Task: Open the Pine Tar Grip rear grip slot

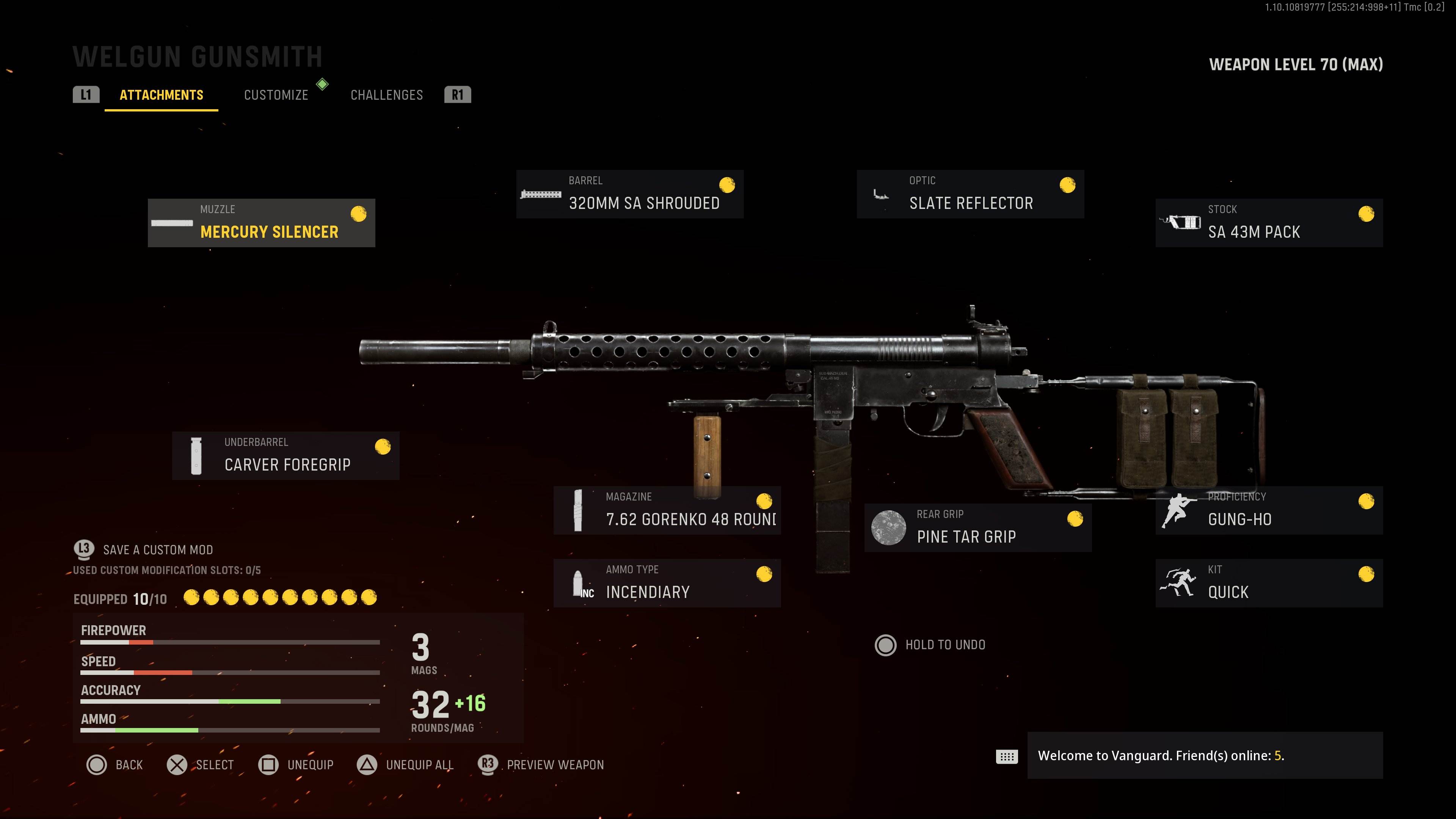Action: (x=977, y=527)
